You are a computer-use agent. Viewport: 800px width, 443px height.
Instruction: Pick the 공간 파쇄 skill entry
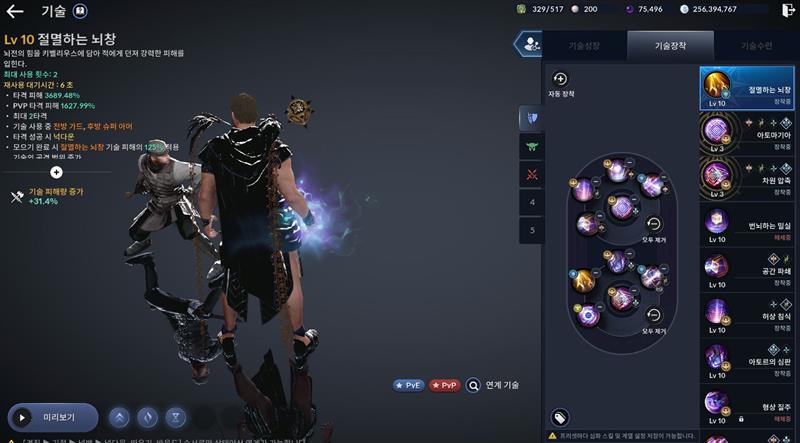click(748, 270)
